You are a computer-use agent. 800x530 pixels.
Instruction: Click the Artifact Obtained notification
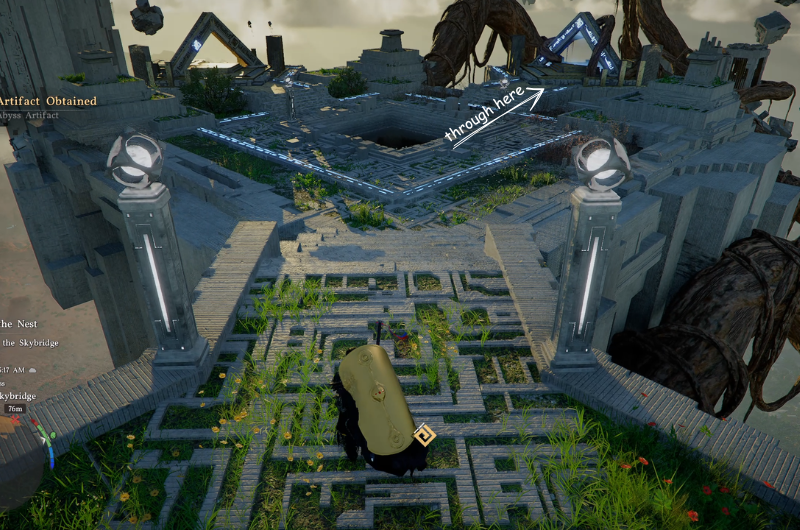pyautogui.click(x=48, y=101)
